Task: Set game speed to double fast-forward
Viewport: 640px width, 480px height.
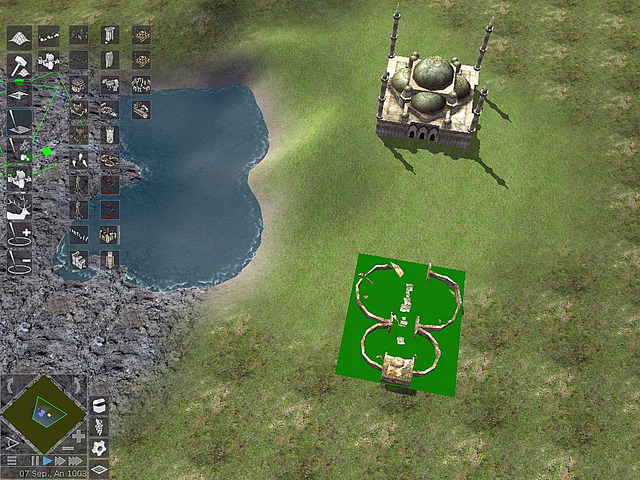Action: tap(60, 460)
